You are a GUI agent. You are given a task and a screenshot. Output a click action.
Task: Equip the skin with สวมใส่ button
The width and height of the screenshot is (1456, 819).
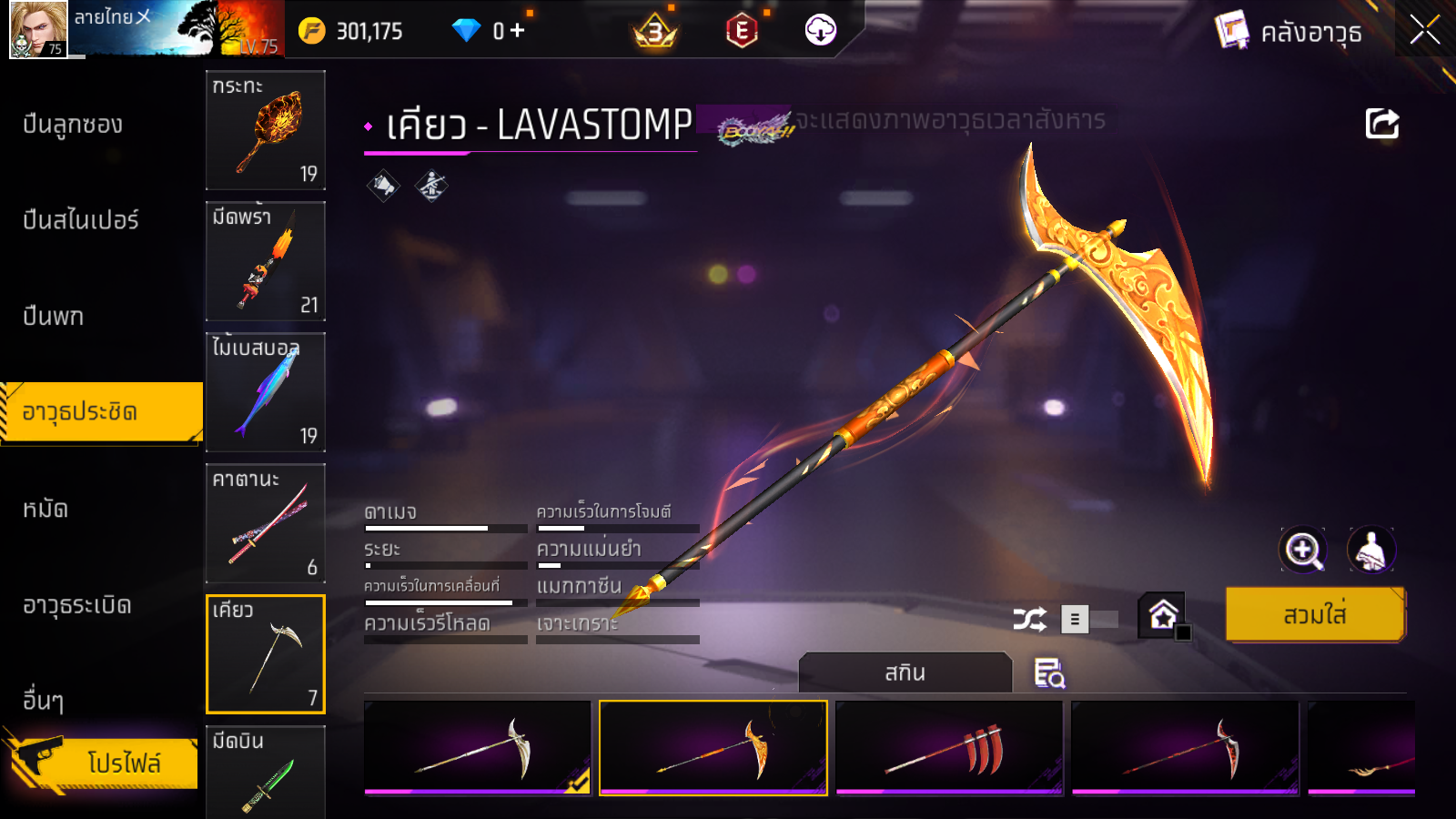pos(1315,615)
